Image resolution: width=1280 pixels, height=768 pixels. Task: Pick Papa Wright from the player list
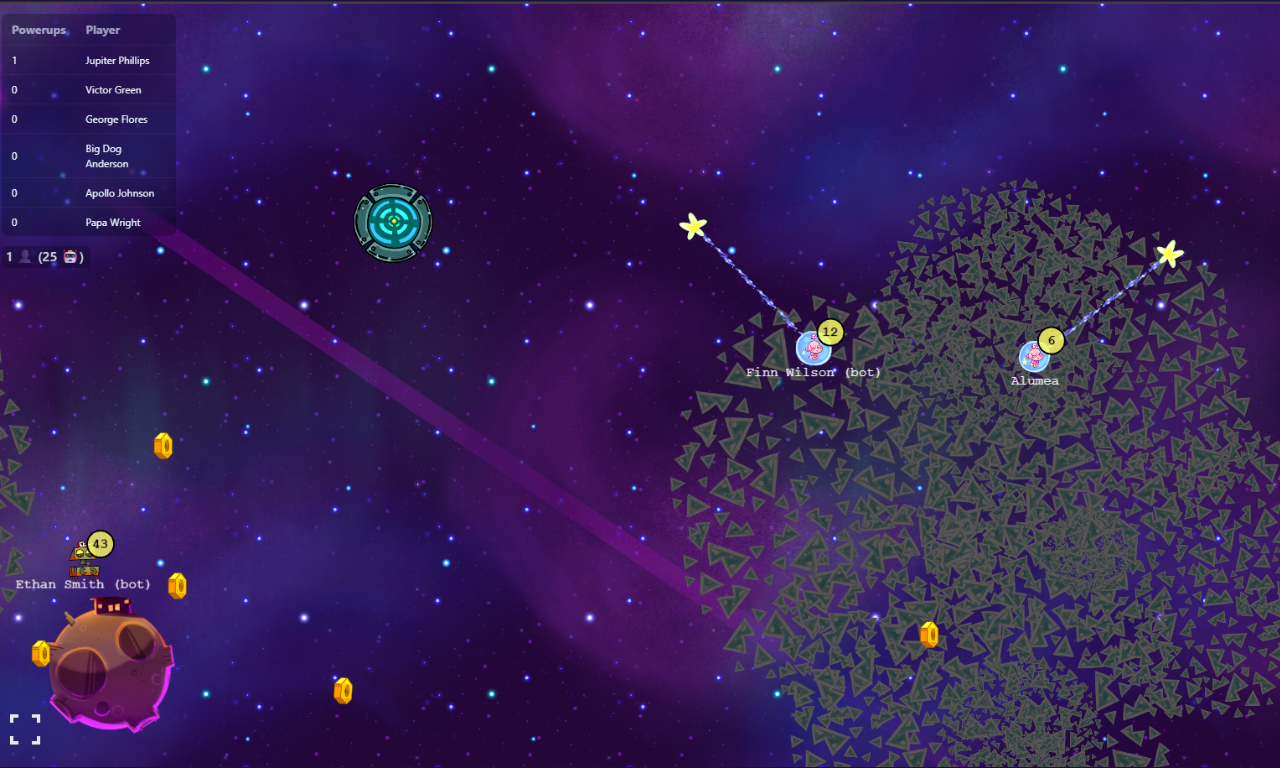[x=113, y=223]
